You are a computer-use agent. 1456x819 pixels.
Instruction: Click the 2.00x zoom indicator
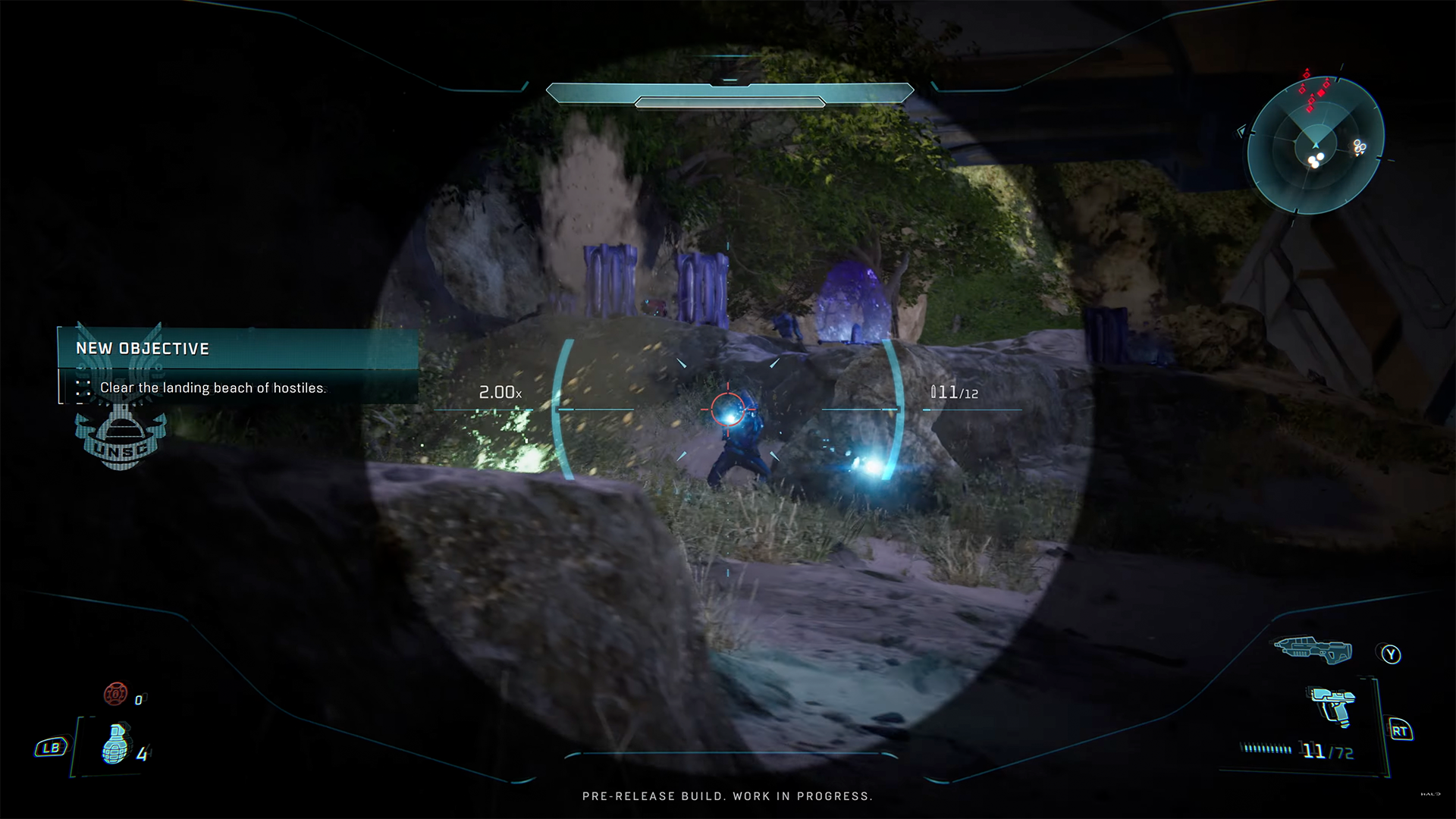[x=500, y=392]
